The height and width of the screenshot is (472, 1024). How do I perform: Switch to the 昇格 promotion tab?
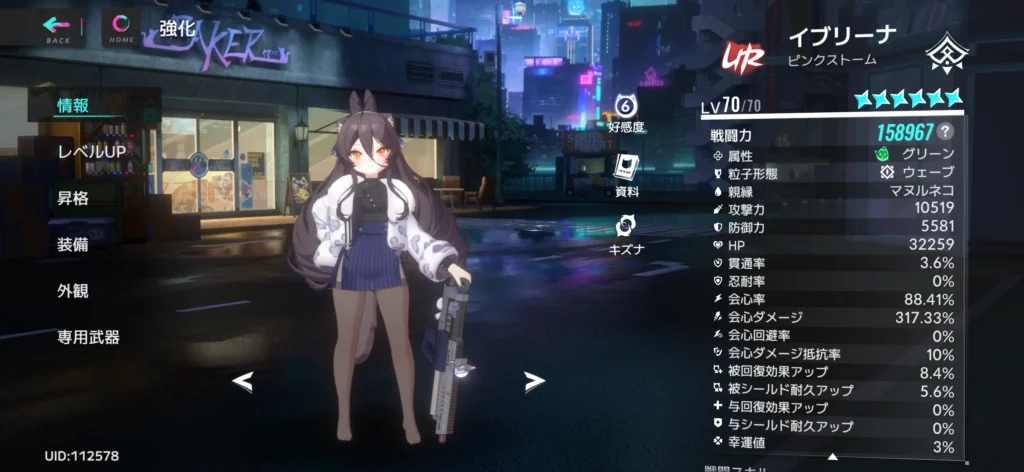coord(73,198)
